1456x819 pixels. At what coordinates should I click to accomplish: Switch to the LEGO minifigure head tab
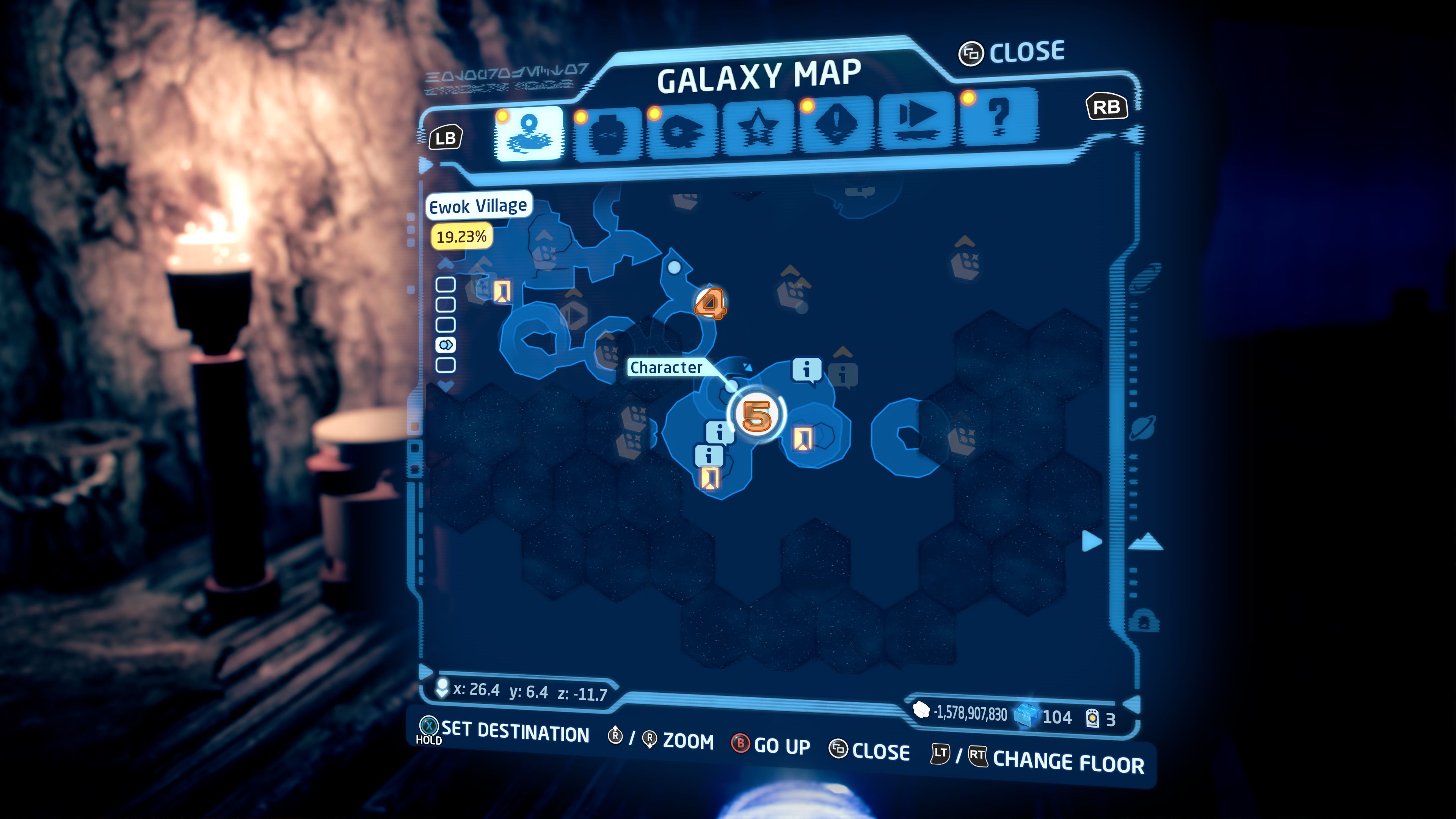pos(607,134)
